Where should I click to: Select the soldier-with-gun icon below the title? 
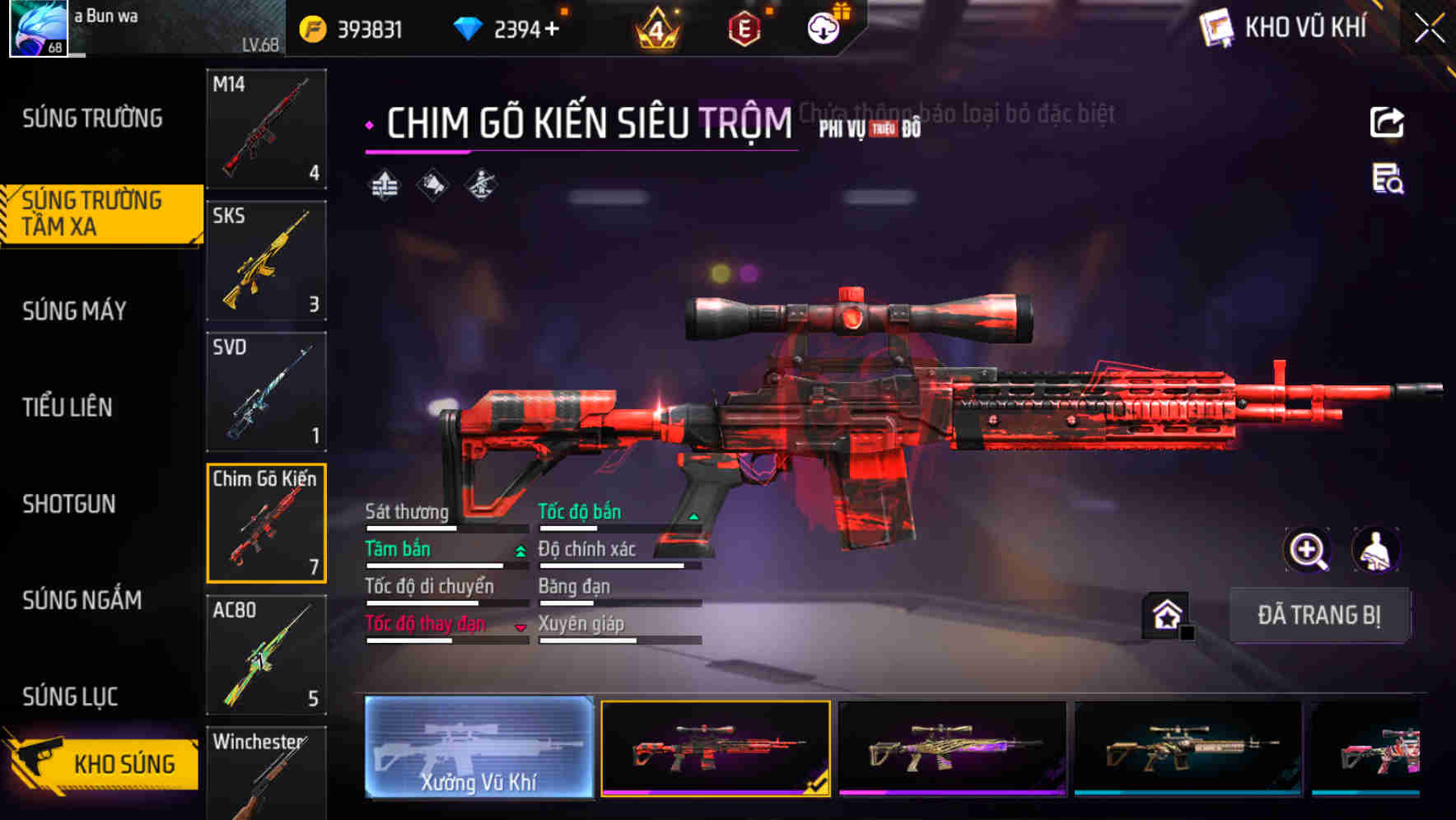tap(479, 186)
